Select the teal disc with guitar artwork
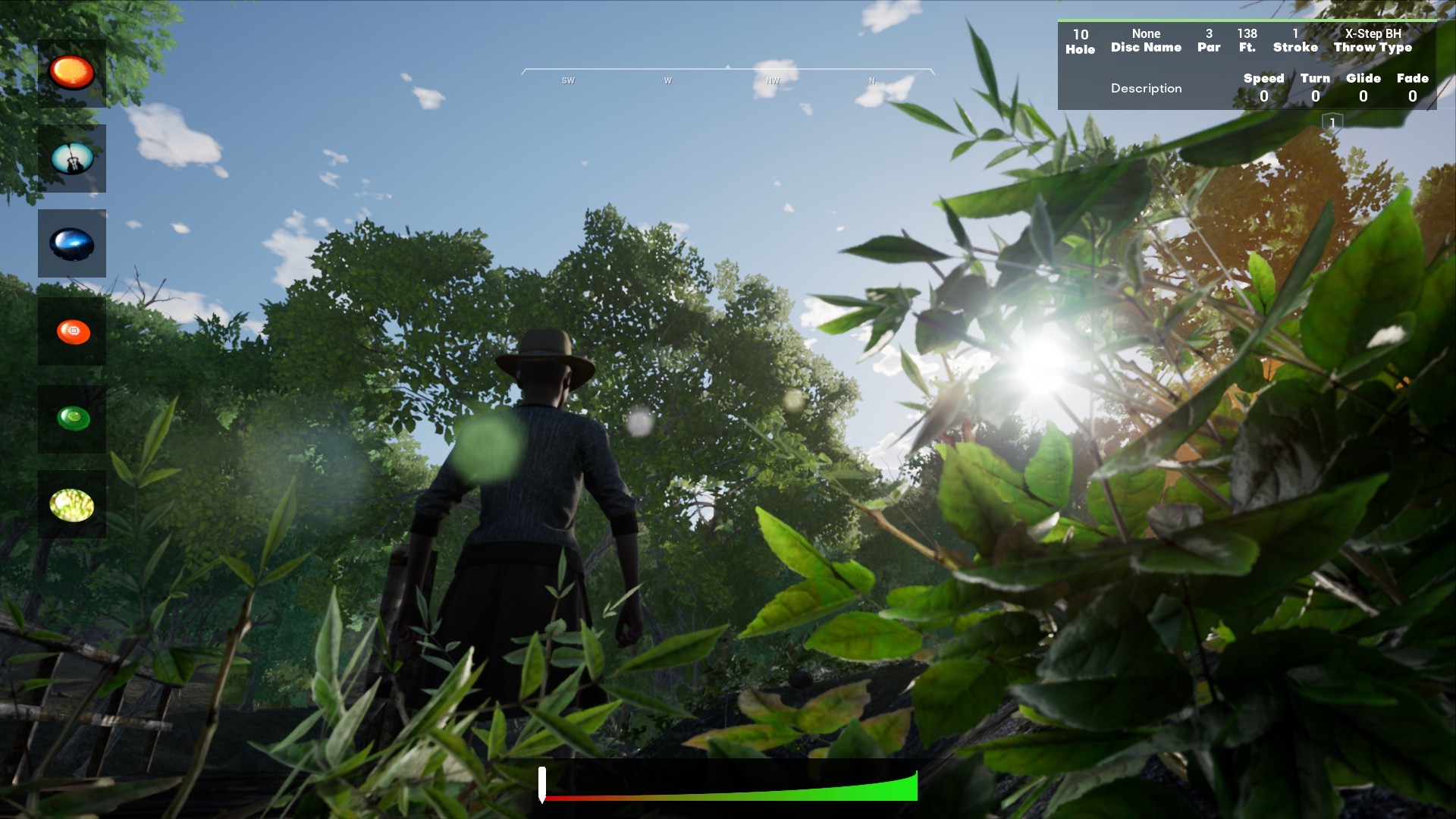The image size is (1456, 819). 72,158
